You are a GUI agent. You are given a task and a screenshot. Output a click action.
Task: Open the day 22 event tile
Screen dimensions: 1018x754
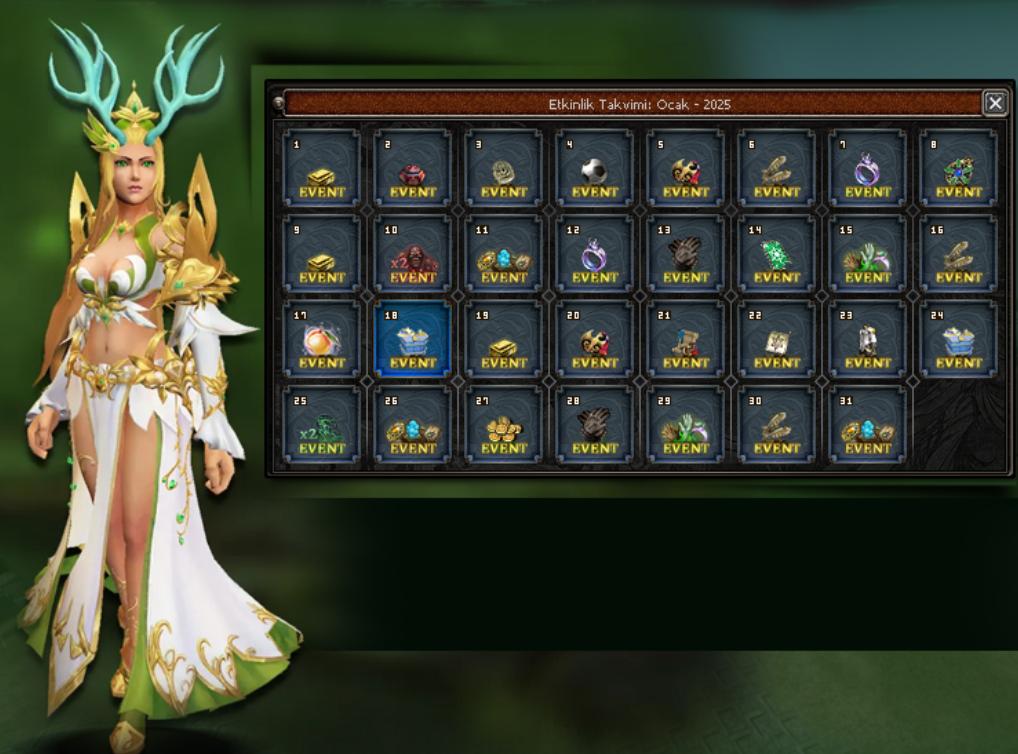pyautogui.click(x=777, y=340)
